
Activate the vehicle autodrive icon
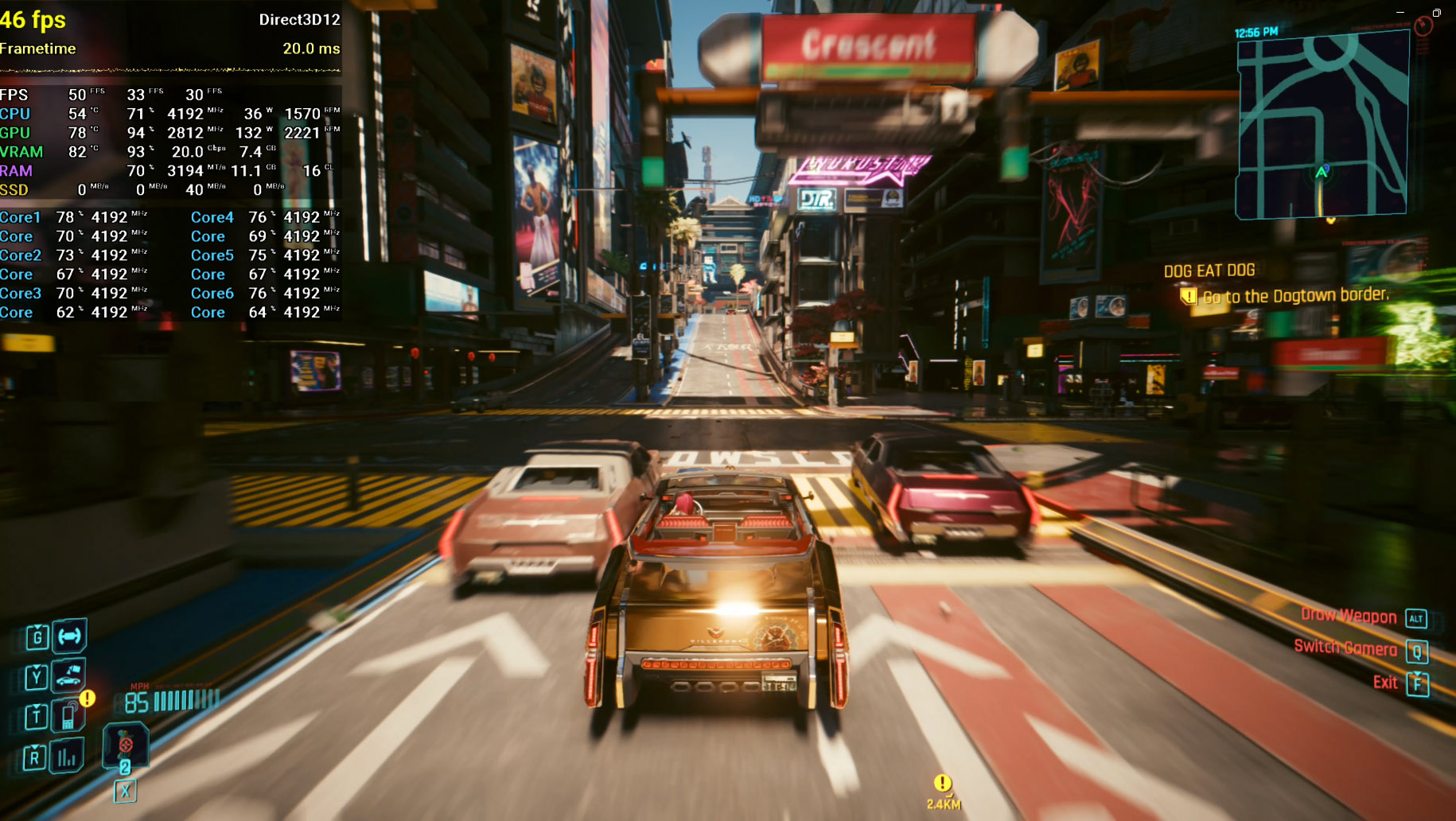(69, 636)
